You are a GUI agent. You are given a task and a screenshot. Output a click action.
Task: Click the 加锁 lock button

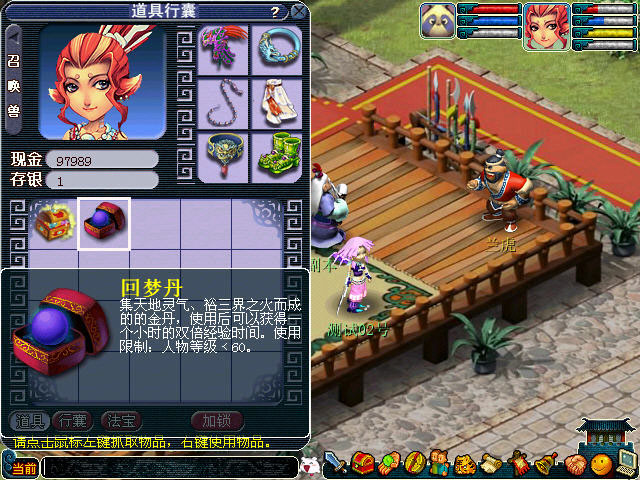pos(216,419)
